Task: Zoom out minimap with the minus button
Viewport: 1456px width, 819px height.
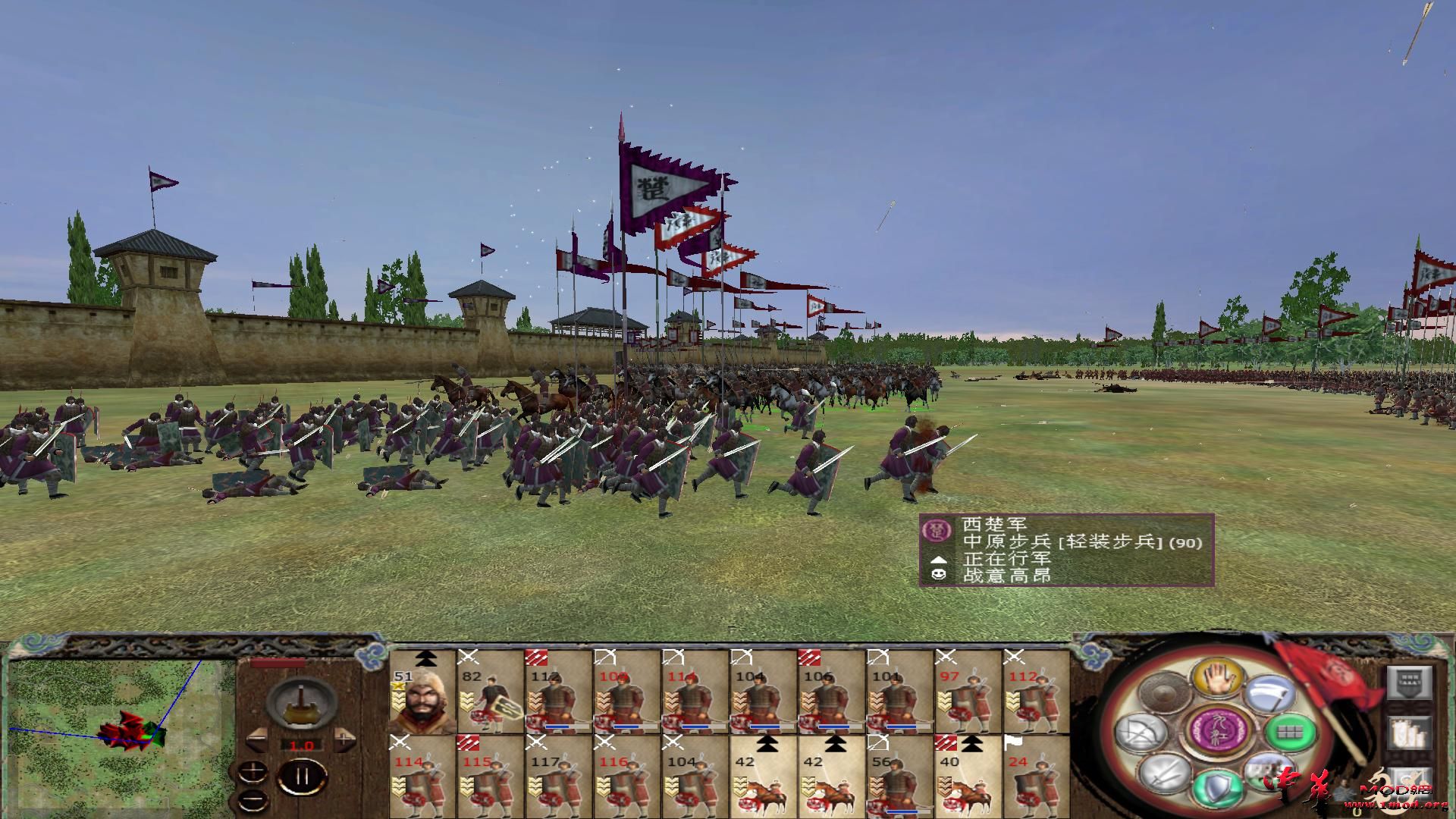Action: (x=252, y=799)
